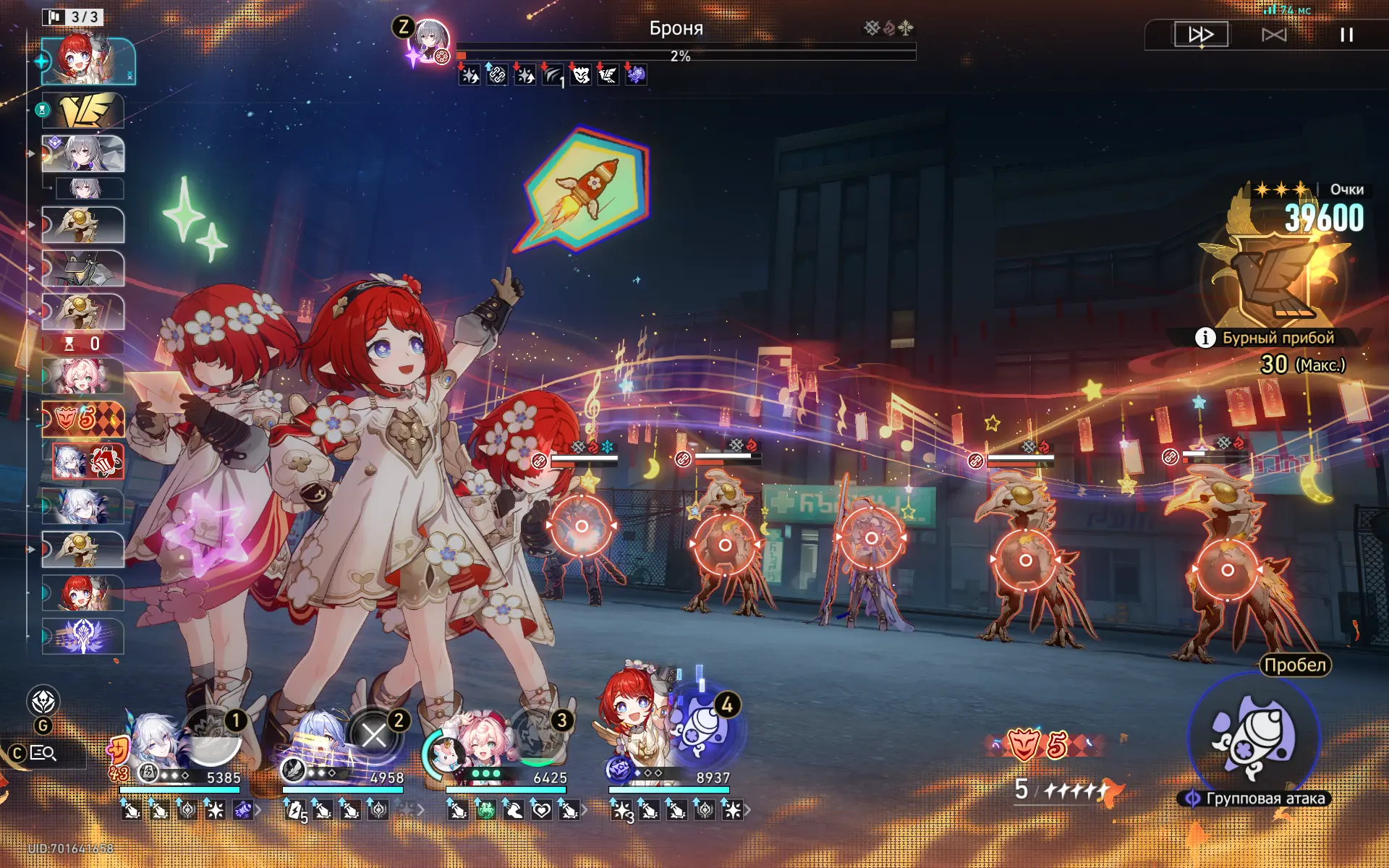Viewport: 1389px width, 868px height.
Task: Activate the second character's crossed-swords ultimate
Action: pos(374,736)
